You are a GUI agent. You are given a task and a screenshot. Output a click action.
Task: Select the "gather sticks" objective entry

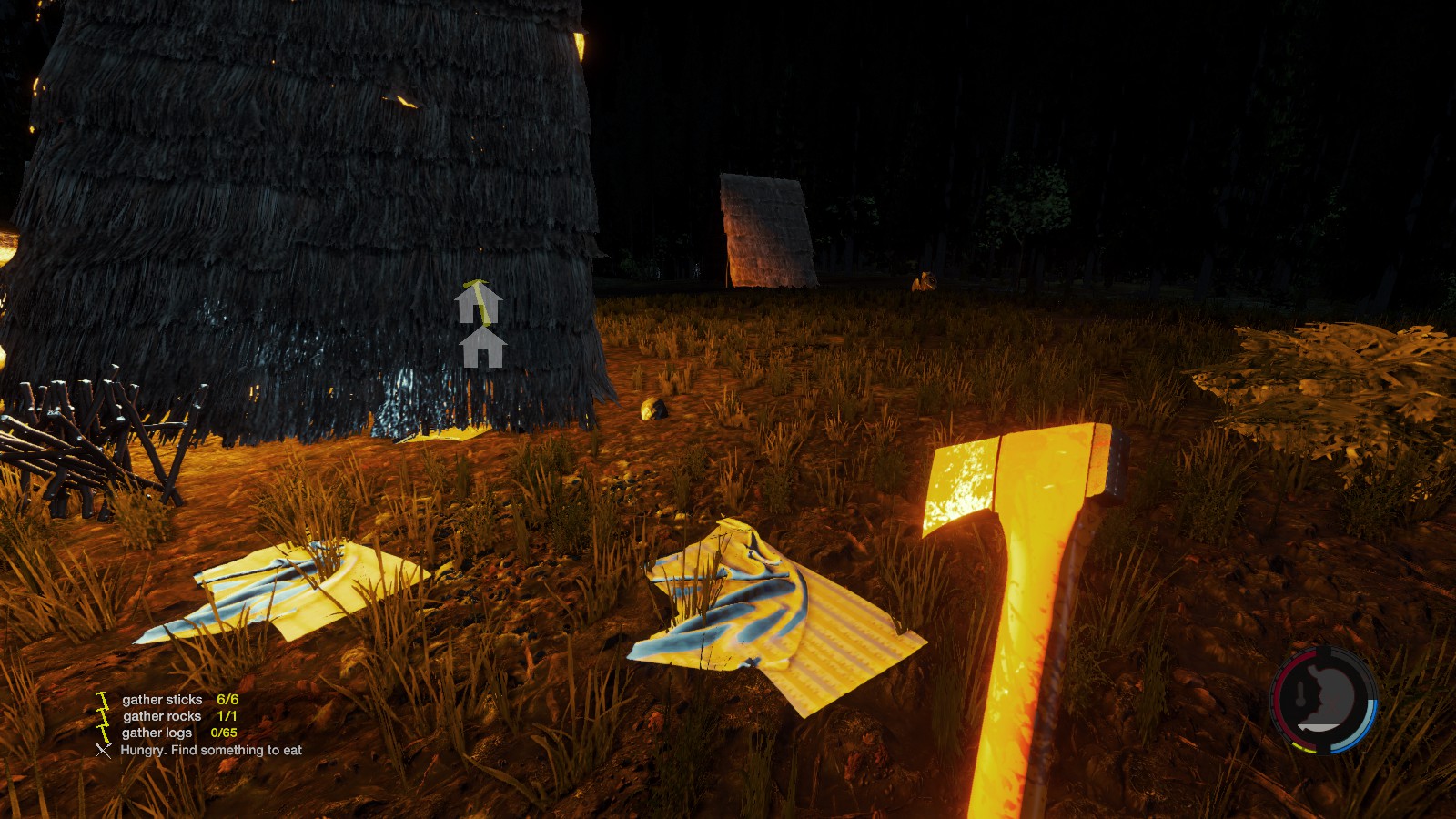click(x=162, y=700)
